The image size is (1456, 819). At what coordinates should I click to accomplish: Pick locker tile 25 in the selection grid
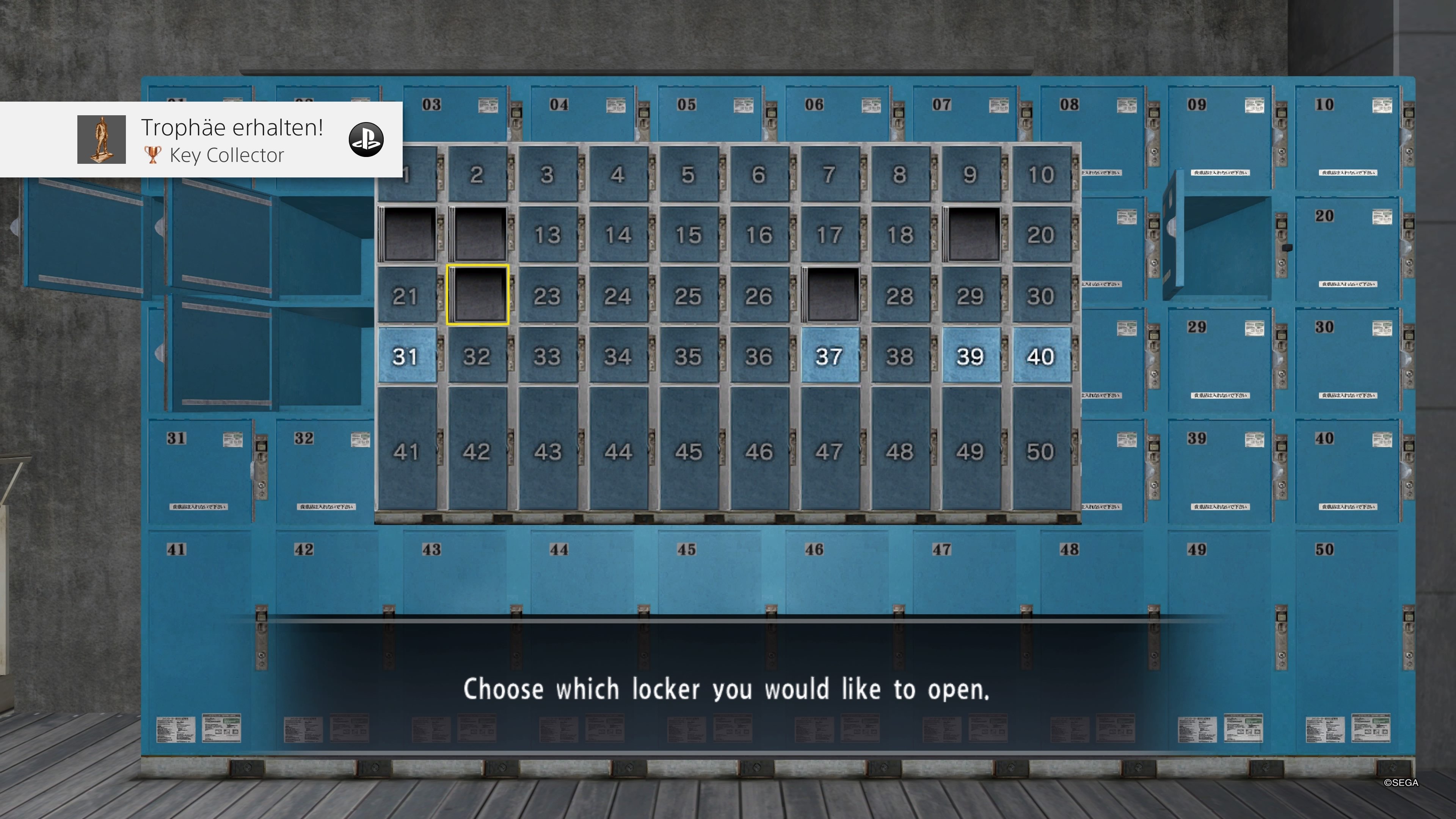[688, 296]
